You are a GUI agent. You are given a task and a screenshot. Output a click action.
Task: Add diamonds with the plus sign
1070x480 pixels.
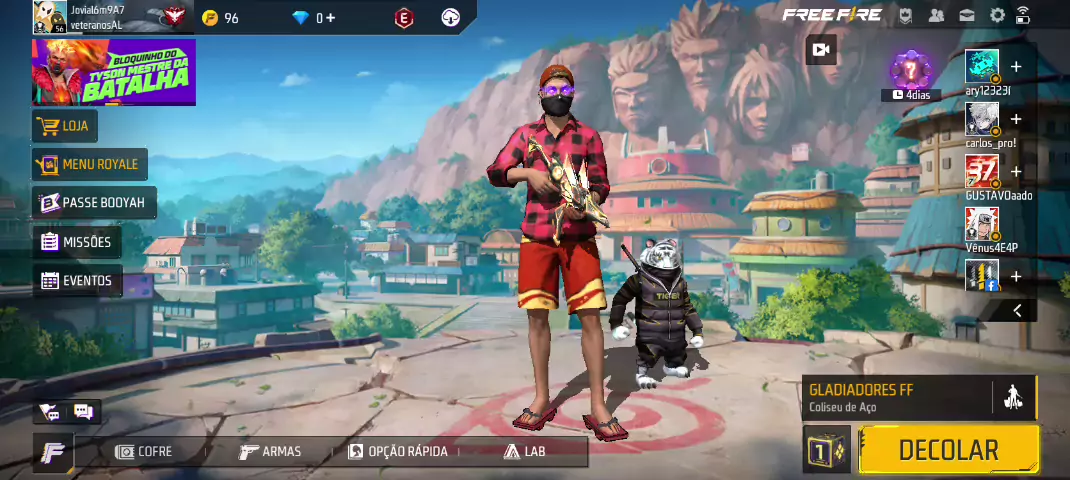click(x=330, y=18)
